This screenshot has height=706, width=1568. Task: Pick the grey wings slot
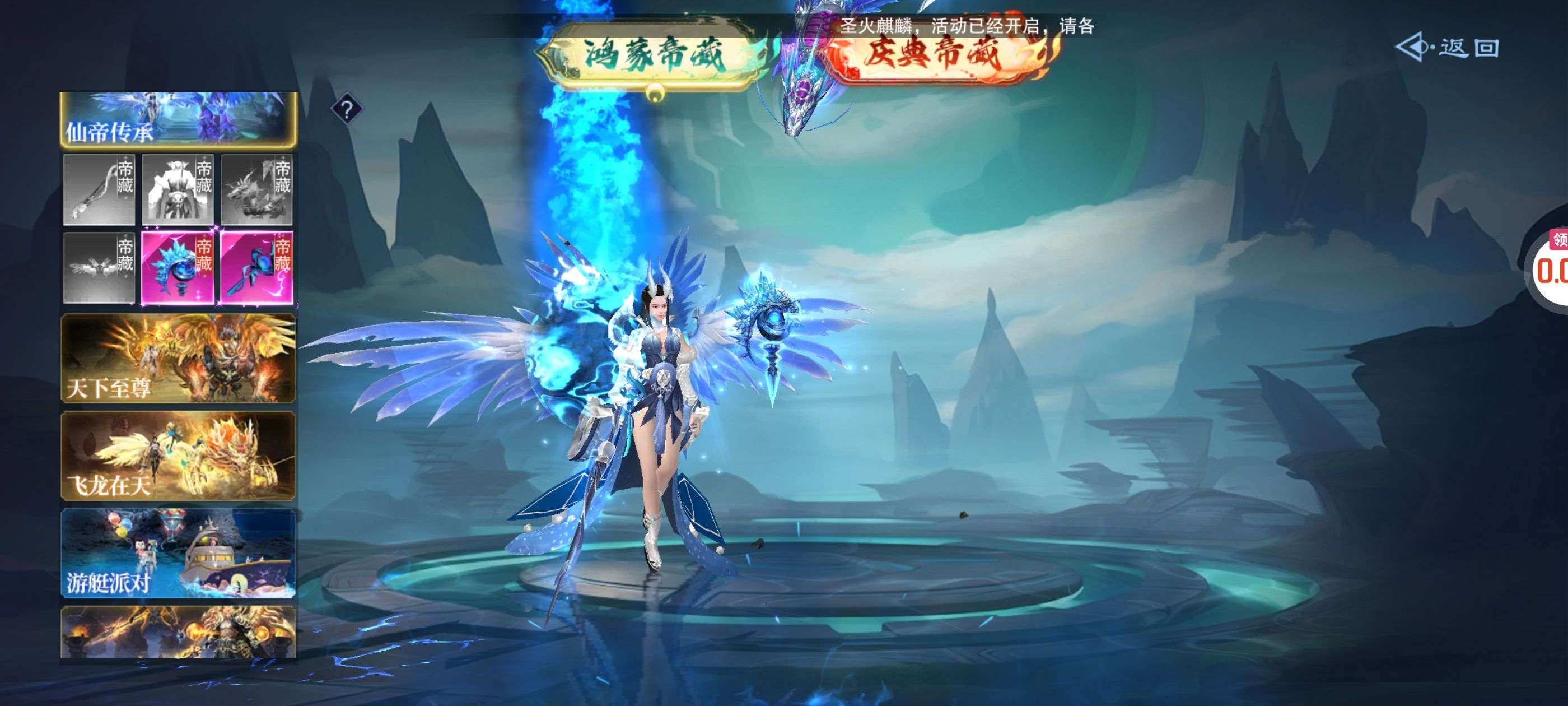tap(99, 267)
